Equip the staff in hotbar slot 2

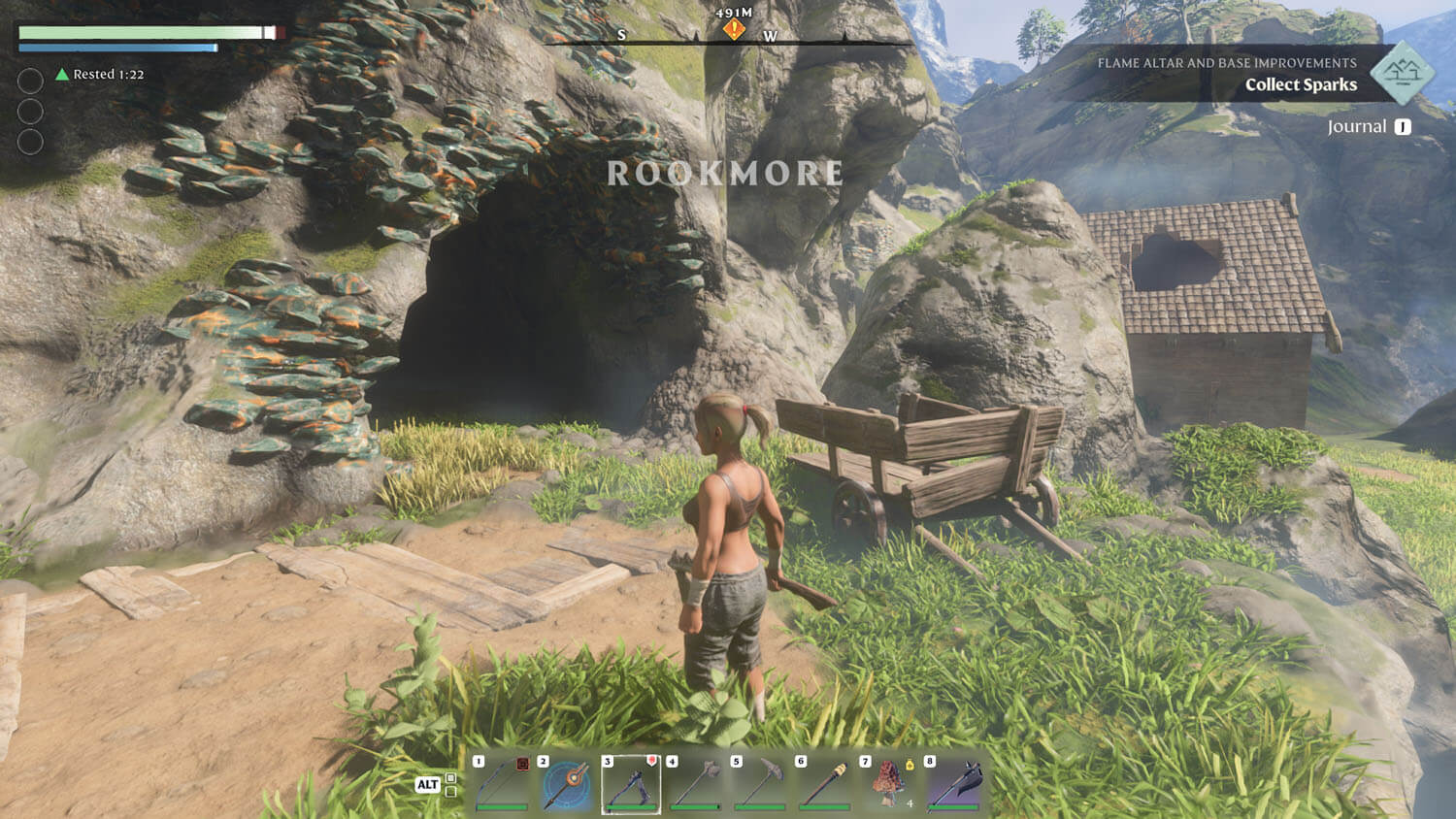point(567,784)
